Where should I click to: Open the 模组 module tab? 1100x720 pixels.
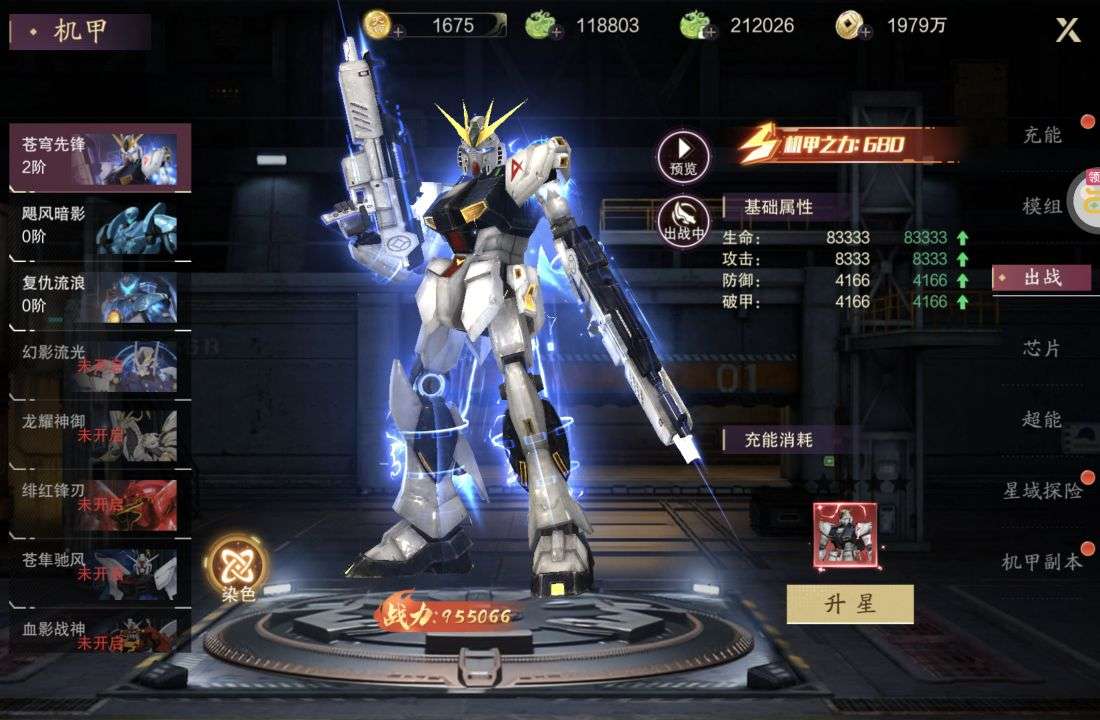click(x=1042, y=206)
